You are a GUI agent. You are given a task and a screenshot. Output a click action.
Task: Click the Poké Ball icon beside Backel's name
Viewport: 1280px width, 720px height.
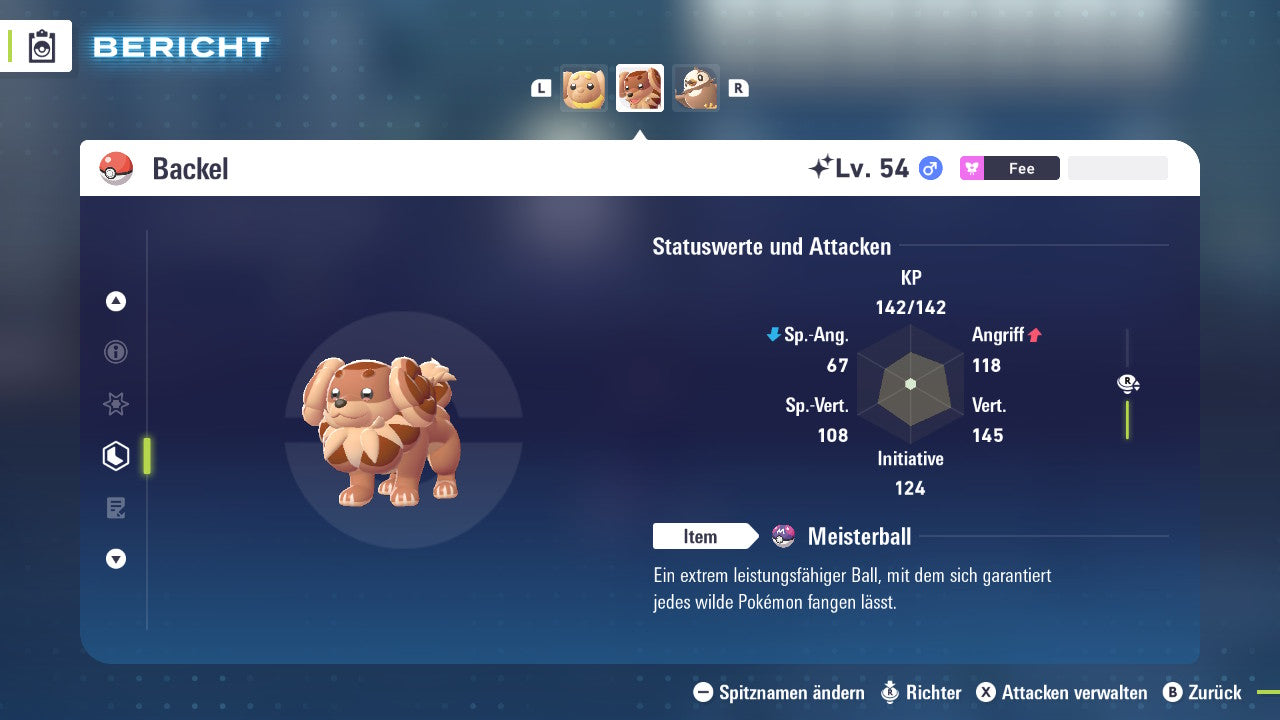(x=116, y=168)
